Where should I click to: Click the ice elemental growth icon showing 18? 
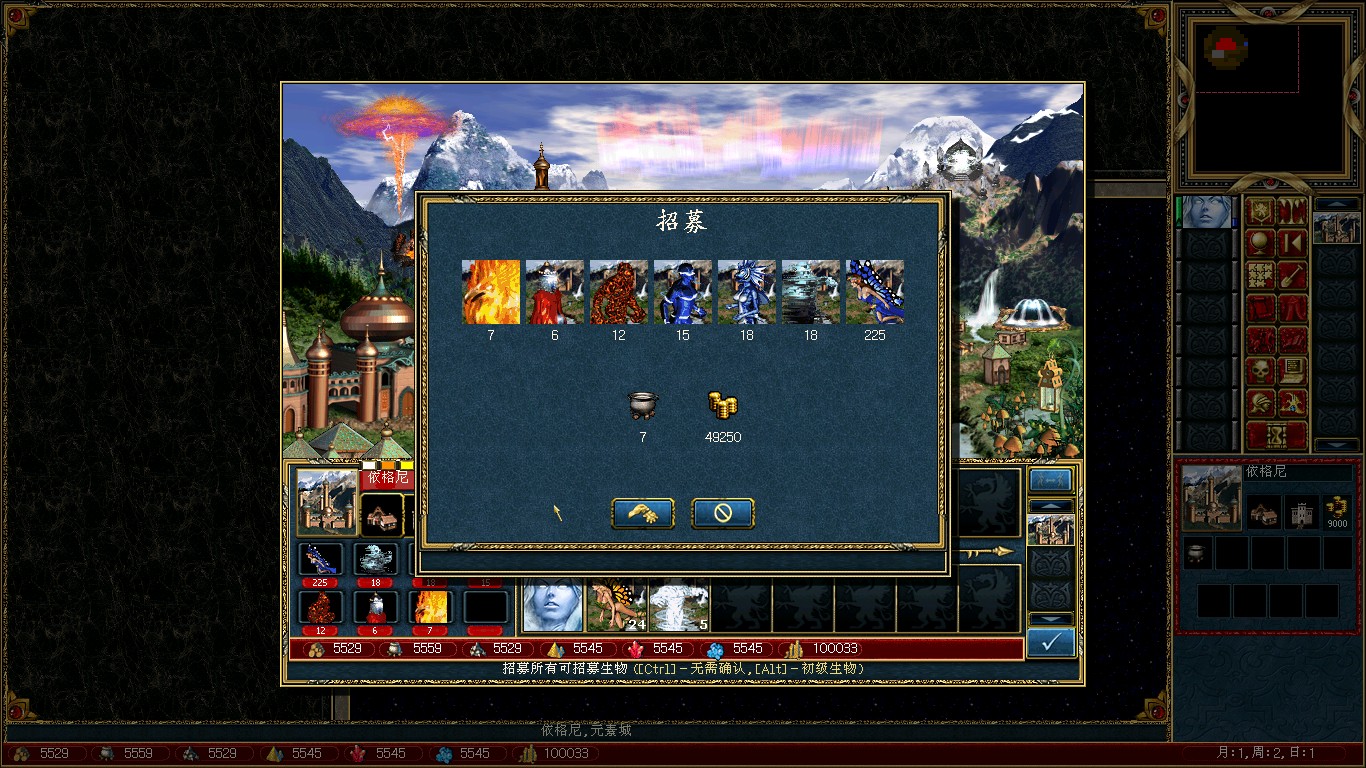(x=376, y=558)
